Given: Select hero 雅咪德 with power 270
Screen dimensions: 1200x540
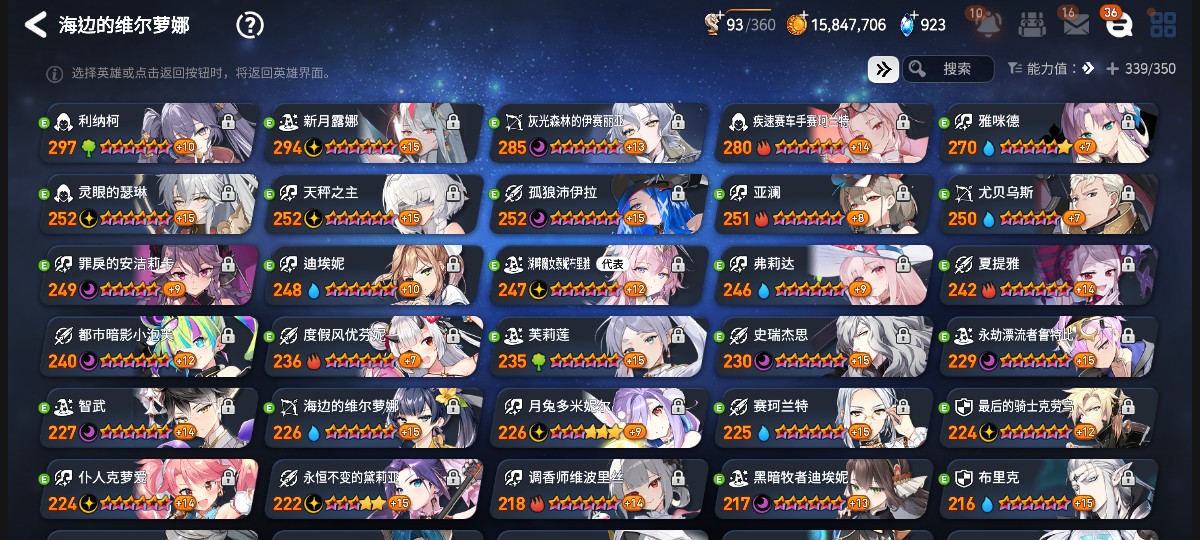Looking at the screenshot, I should pyautogui.click(x=1048, y=133).
